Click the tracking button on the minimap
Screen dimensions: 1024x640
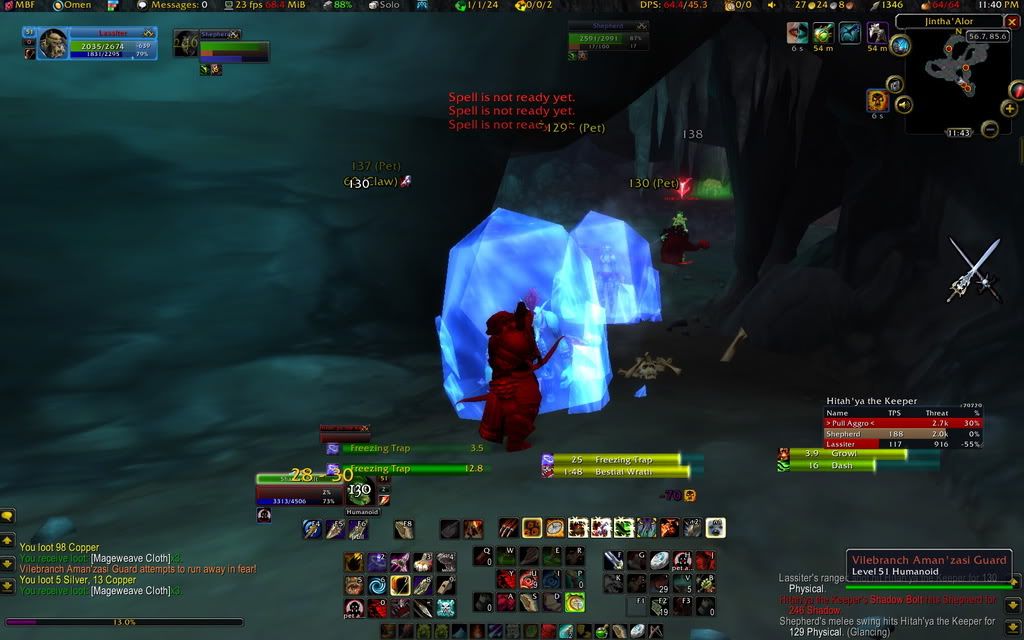pyautogui.click(x=900, y=45)
